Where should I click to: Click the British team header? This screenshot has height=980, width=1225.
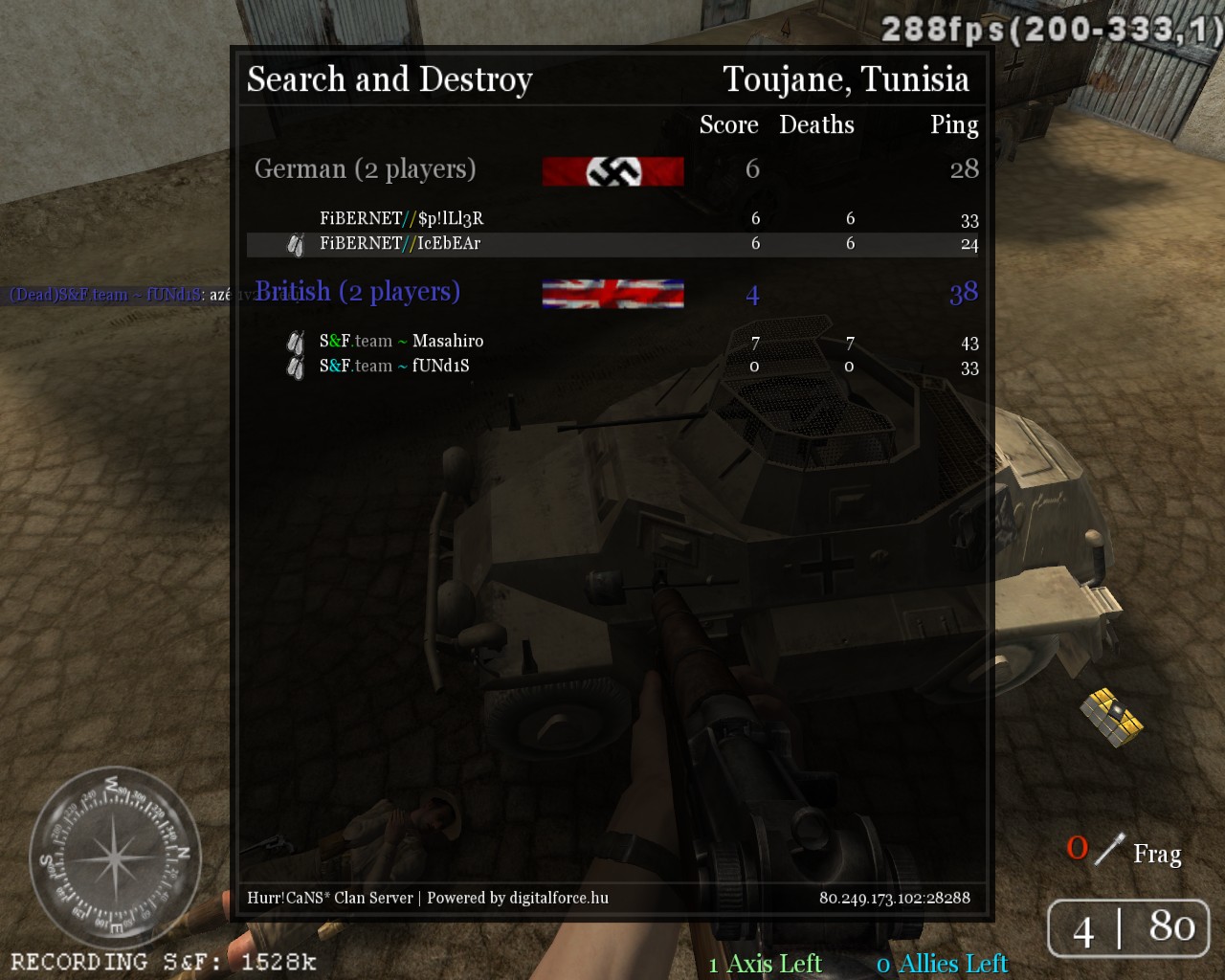357,292
